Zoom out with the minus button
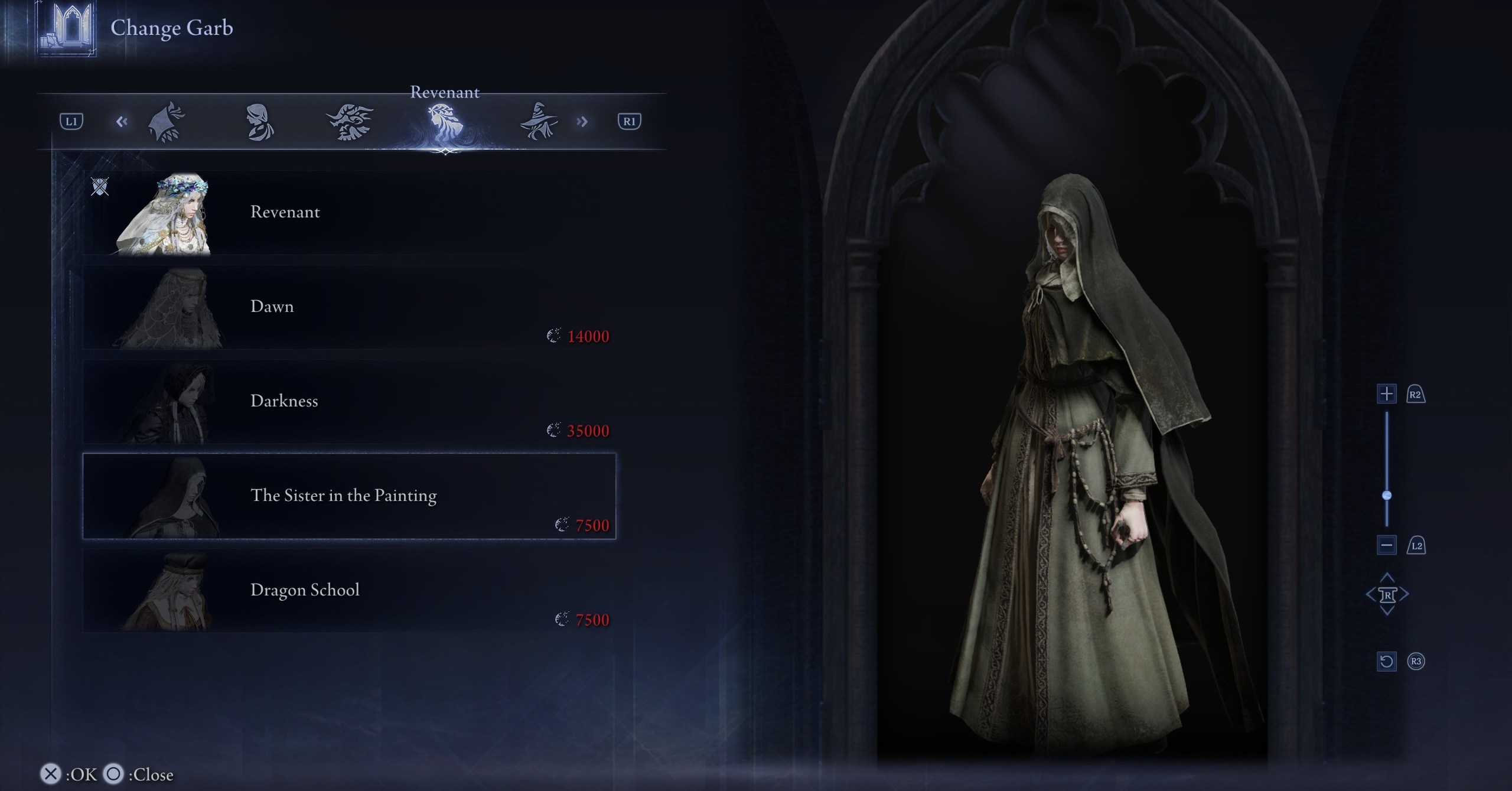This screenshot has width=1512, height=791. 1386,545
